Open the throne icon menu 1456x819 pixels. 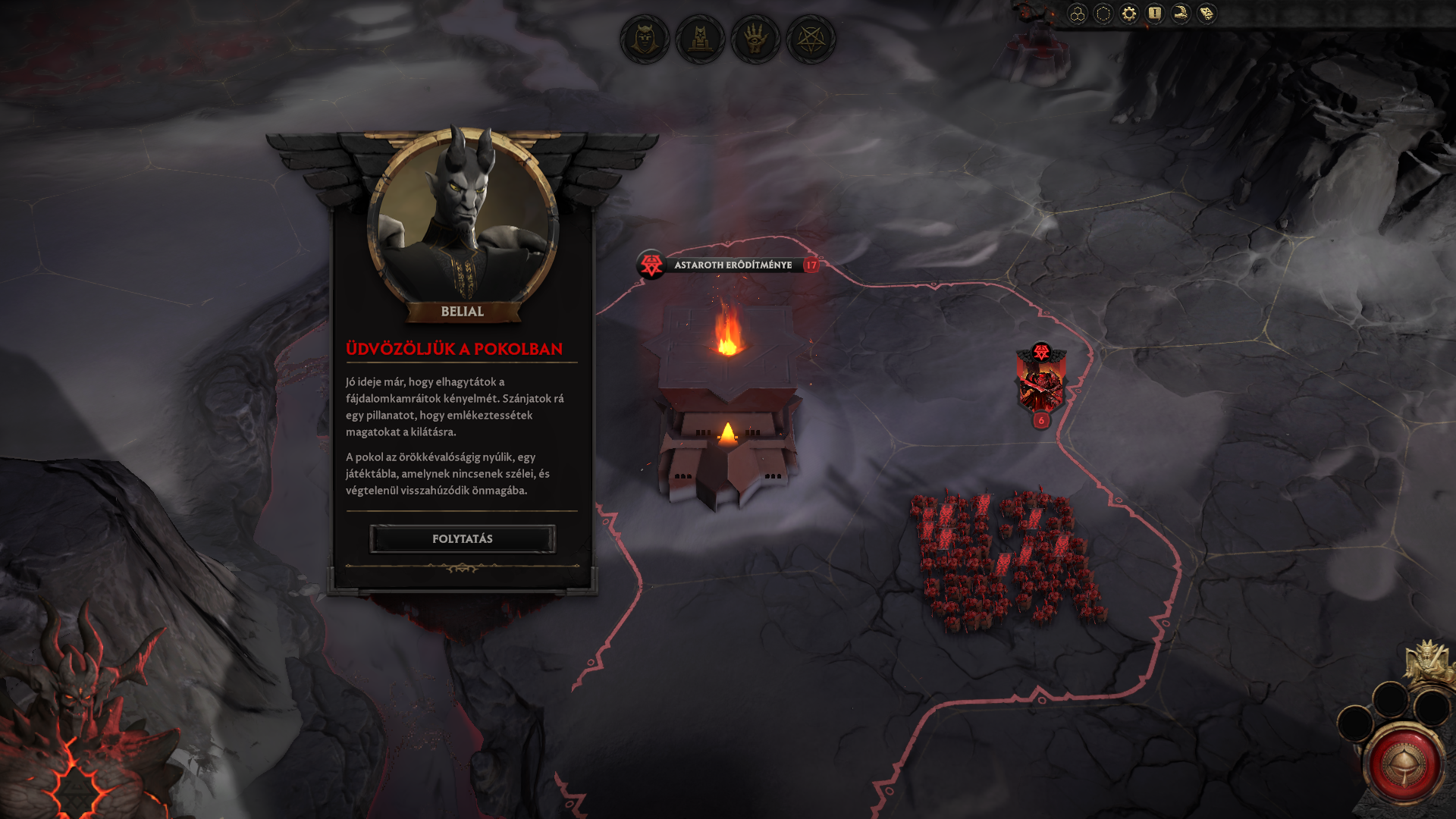pyautogui.click(x=700, y=39)
